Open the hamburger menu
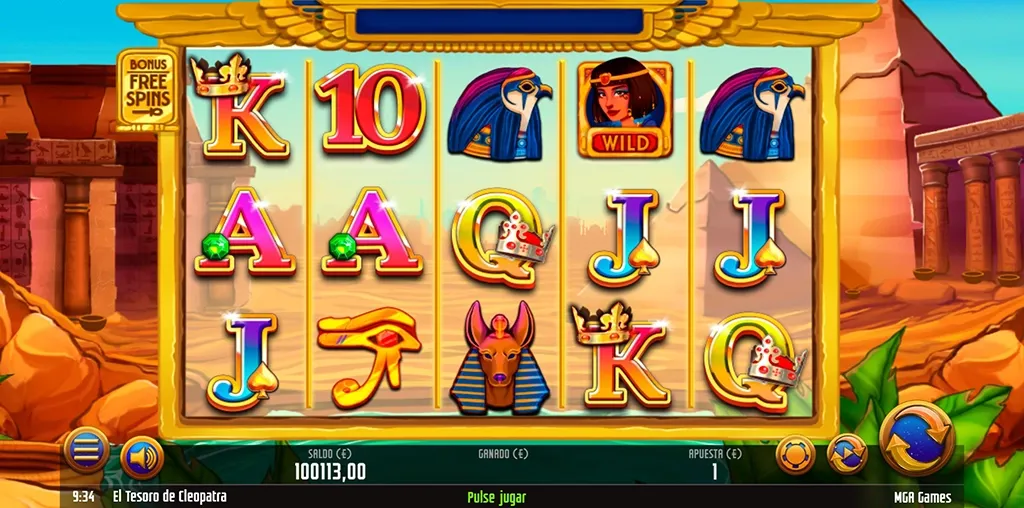Image resolution: width=1024 pixels, height=508 pixels. [87, 451]
